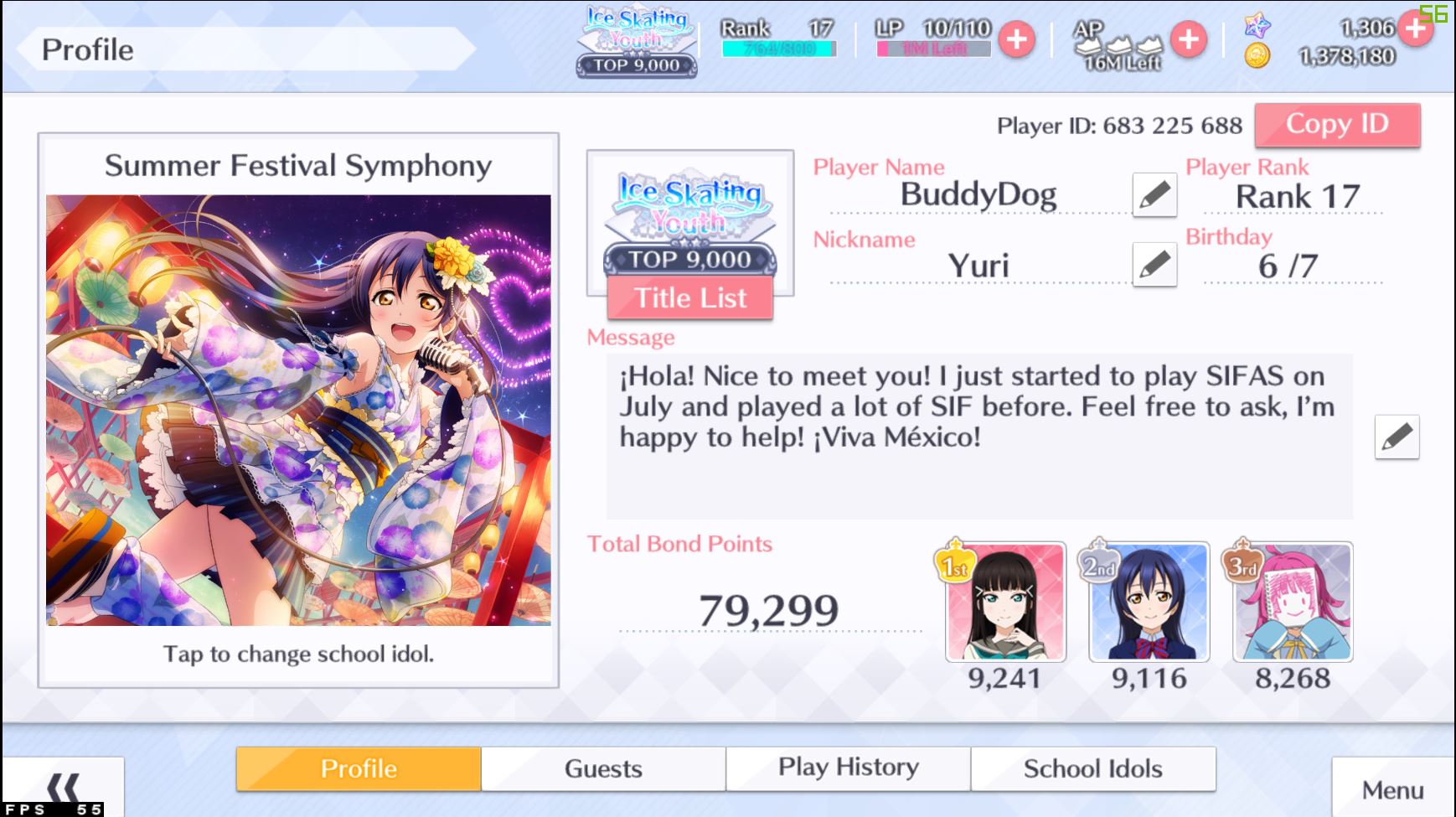Edit the nickname Yuri
The height and width of the screenshot is (817, 1456).
click(x=1154, y=265)
